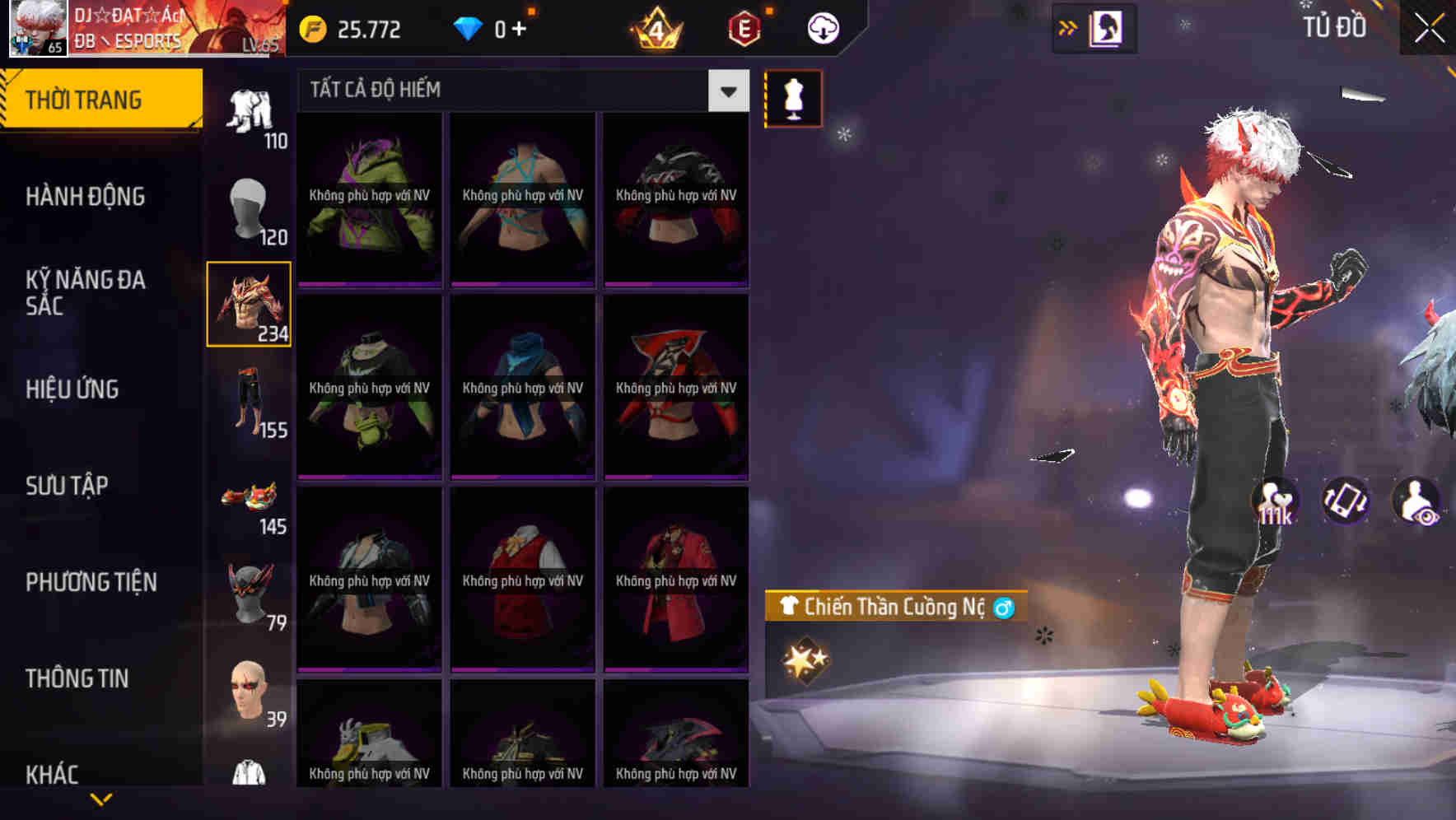Click the mannequin outfit preview icon

tap(794, 98)
